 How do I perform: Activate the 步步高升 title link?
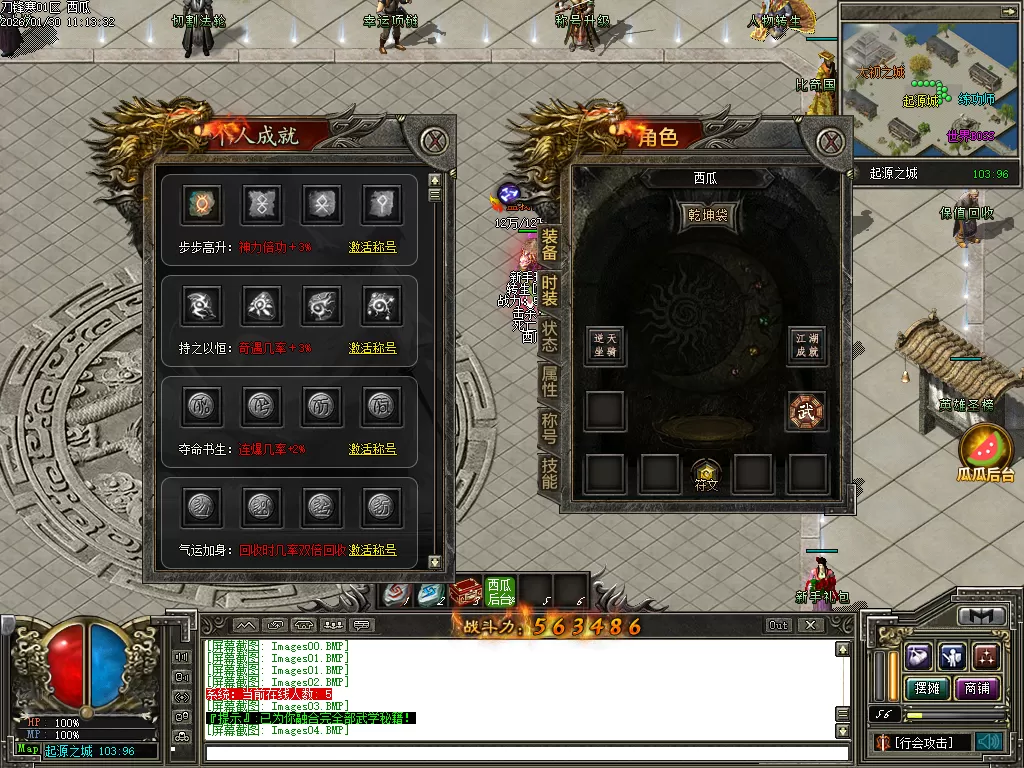(x=372, y=247)
